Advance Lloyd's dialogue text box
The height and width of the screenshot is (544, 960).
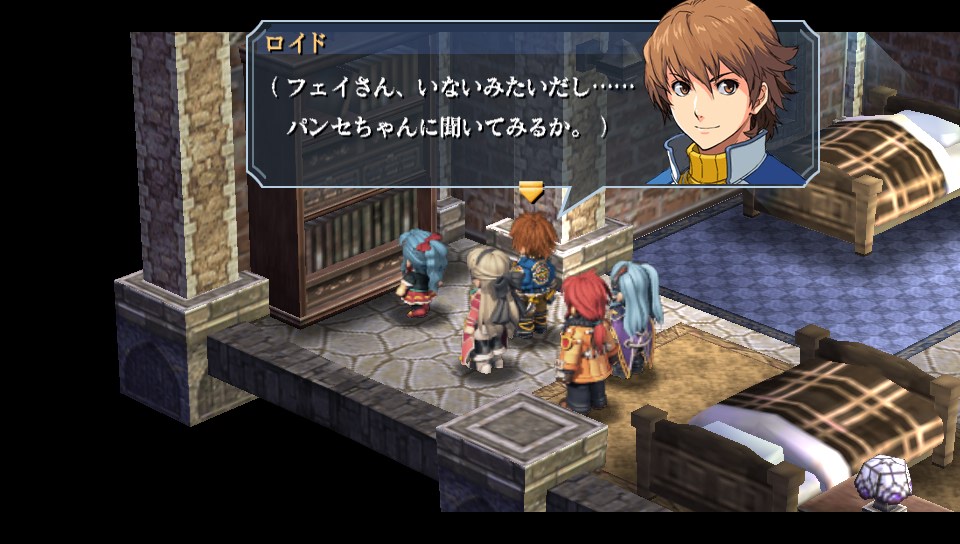point(450,110)
